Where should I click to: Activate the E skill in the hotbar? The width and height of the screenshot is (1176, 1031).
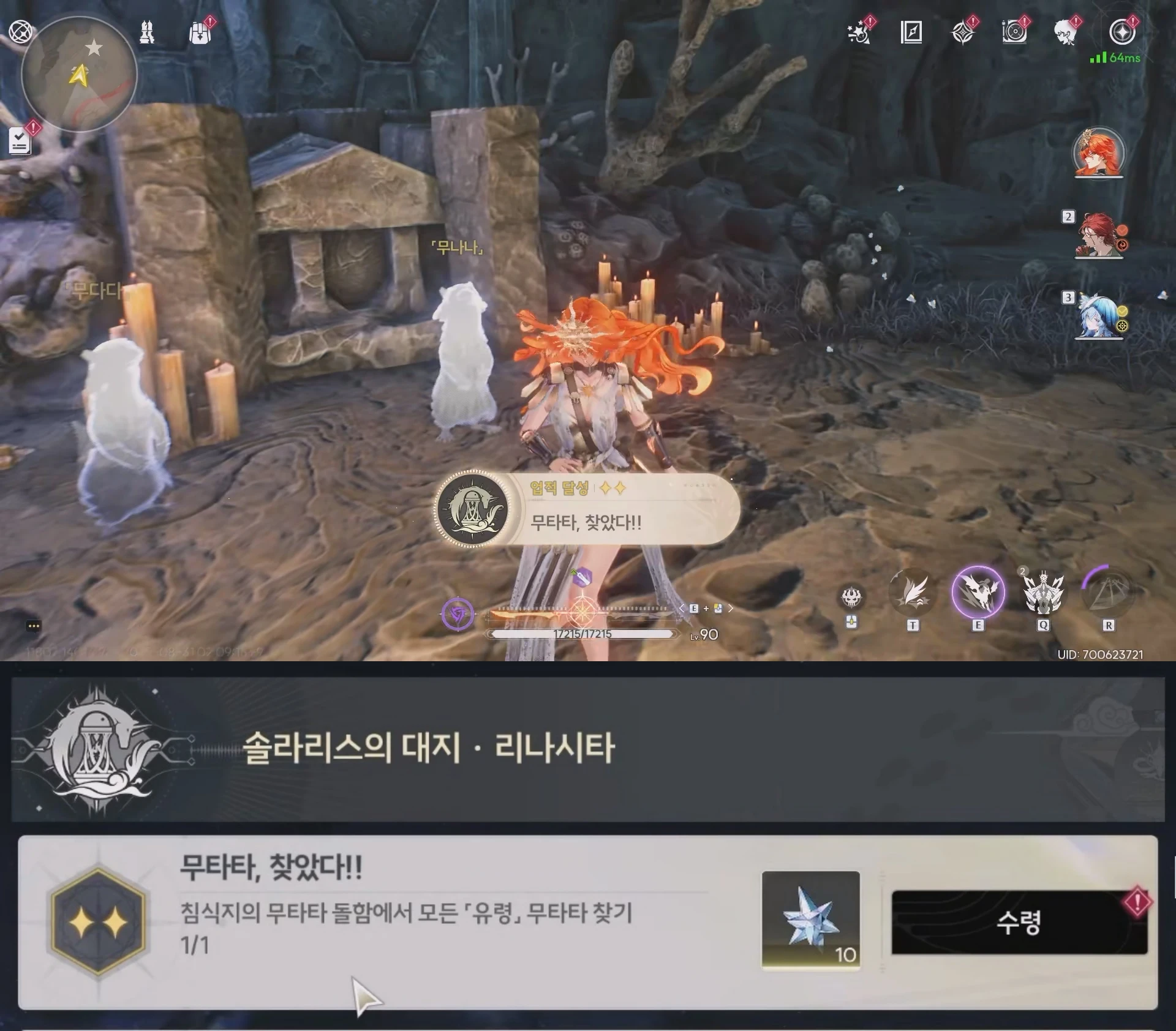[980, 590]
